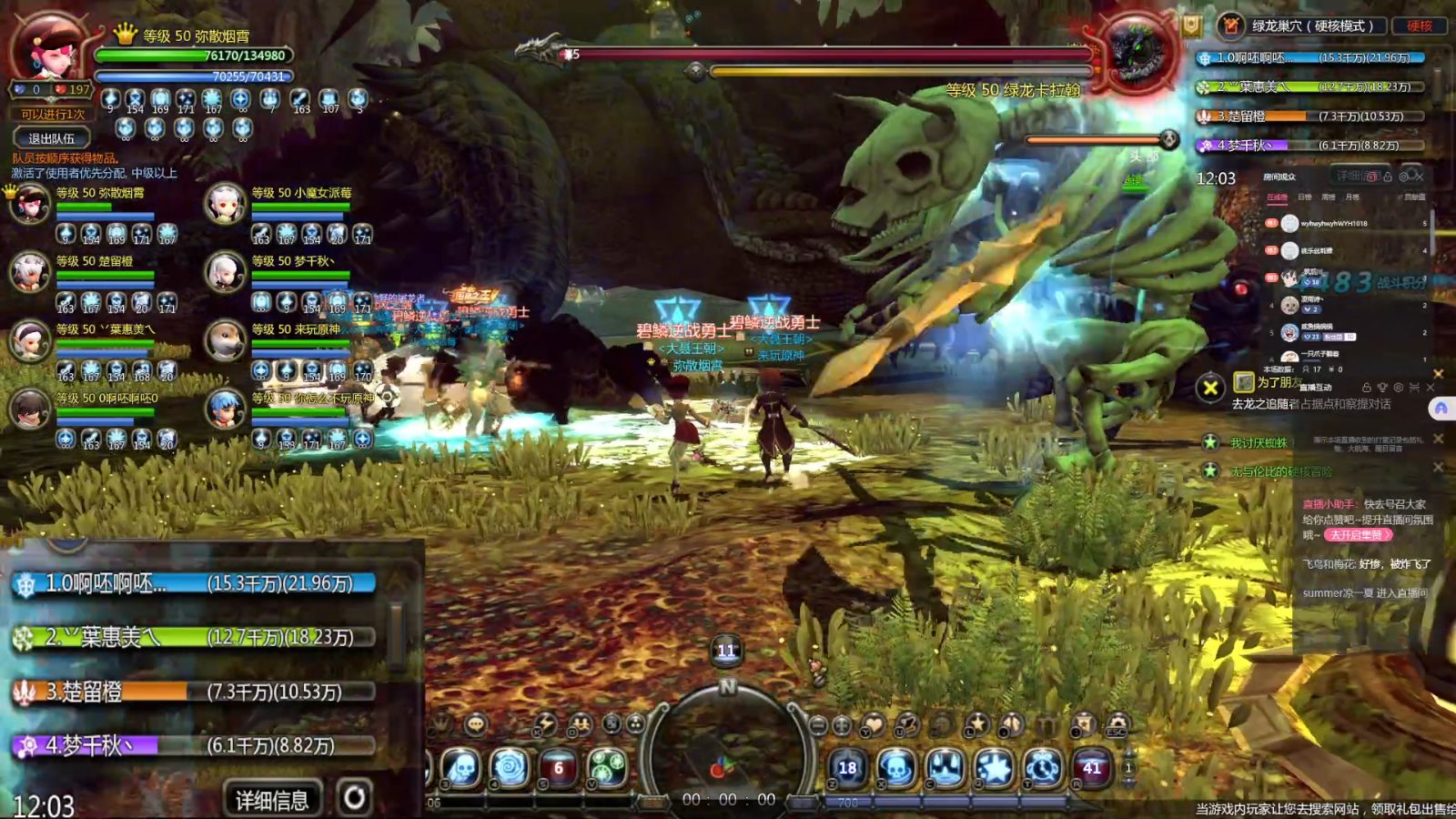This screenshot has width=1456, height=819.
Task: Close the quest tracker with yellow X
Action: tap(1210, 389)
